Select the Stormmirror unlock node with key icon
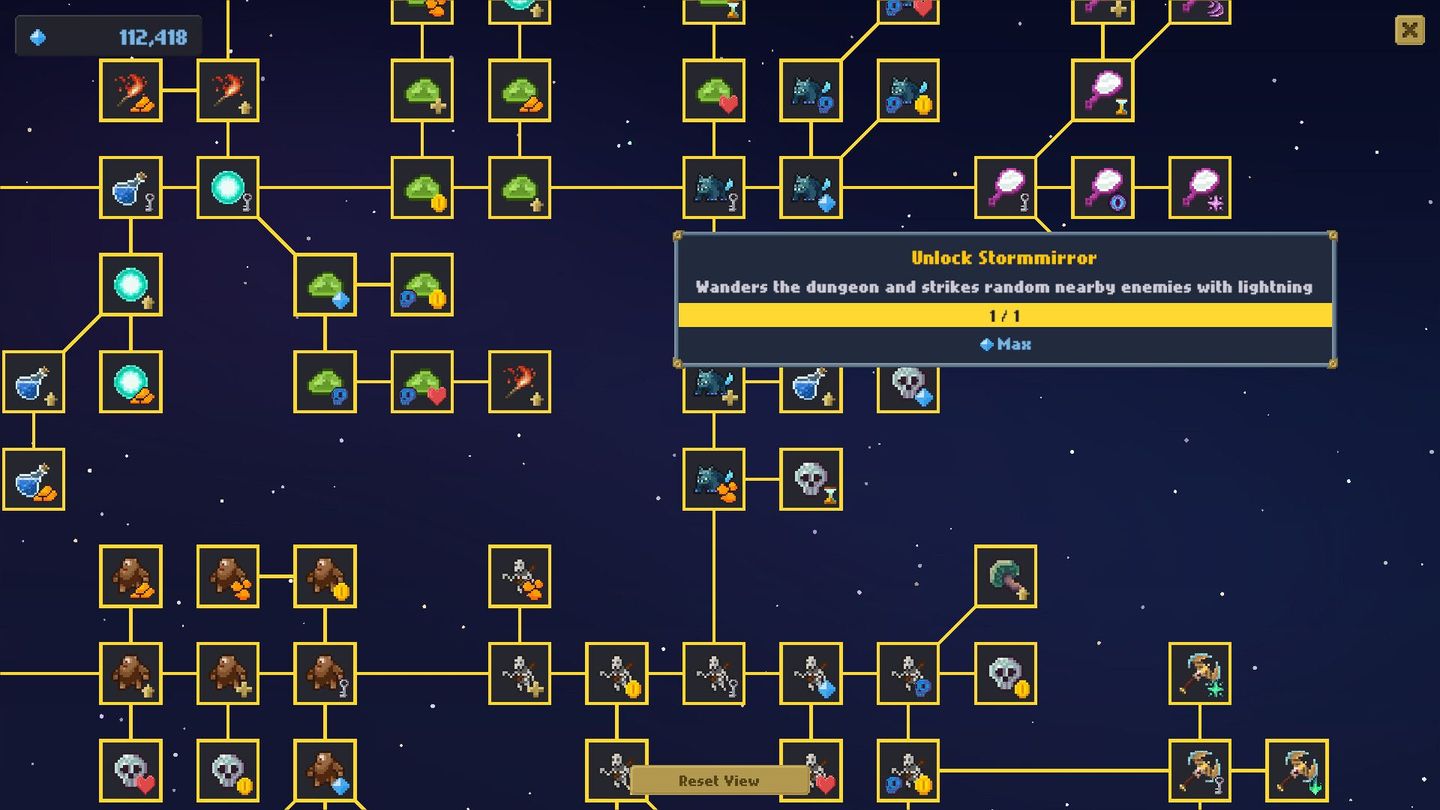The image size is (1440, 810). point(1005,188)
